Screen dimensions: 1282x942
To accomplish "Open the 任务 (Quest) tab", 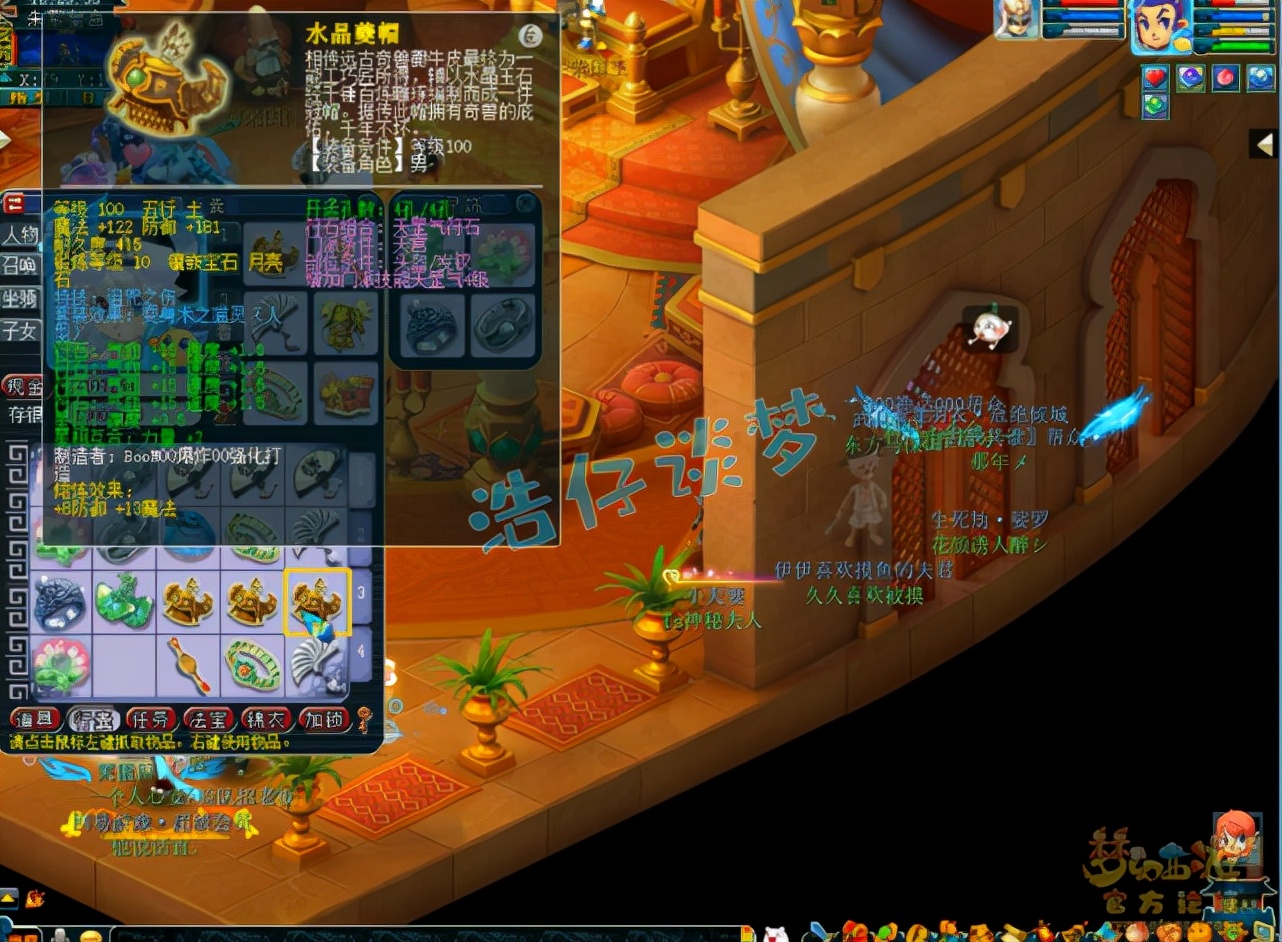I will [152, 719].
